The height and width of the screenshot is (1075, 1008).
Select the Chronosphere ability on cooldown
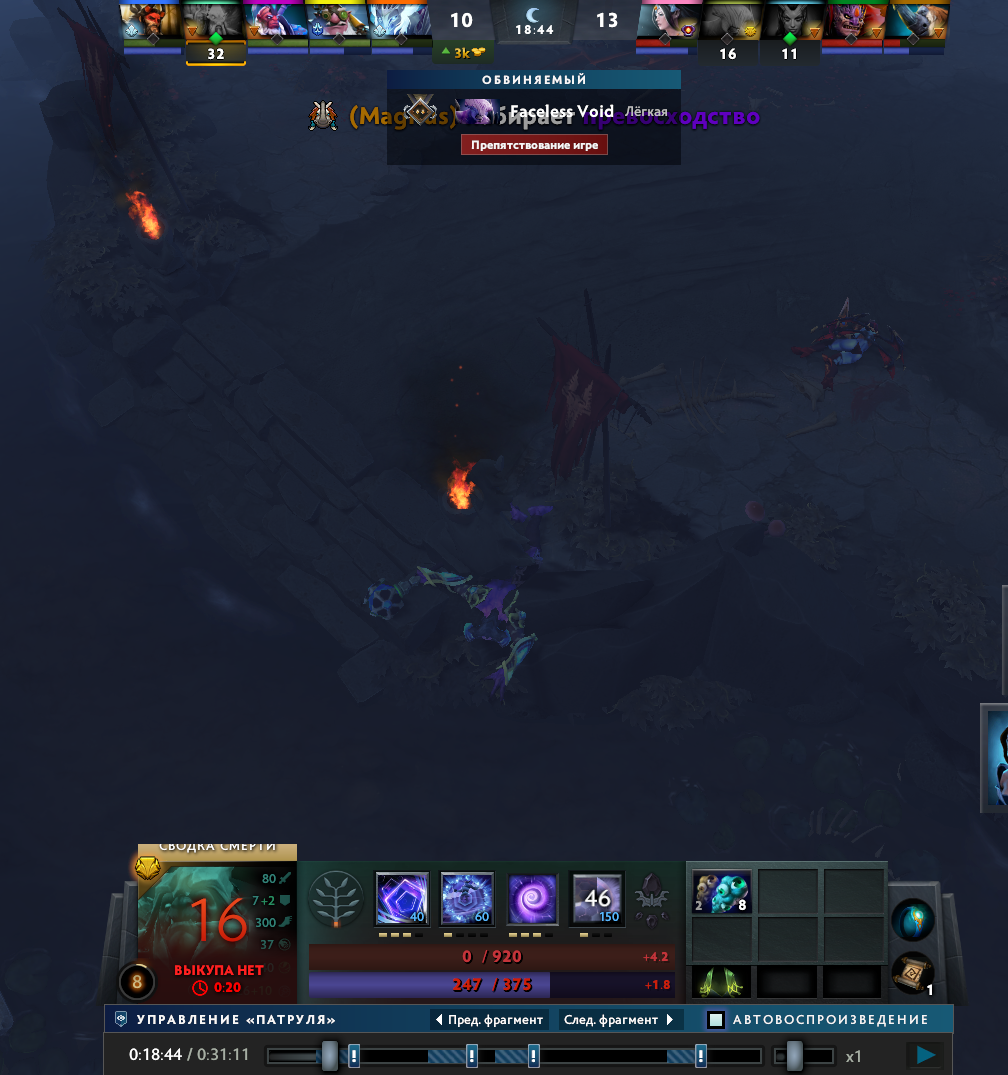click(597, 898)
